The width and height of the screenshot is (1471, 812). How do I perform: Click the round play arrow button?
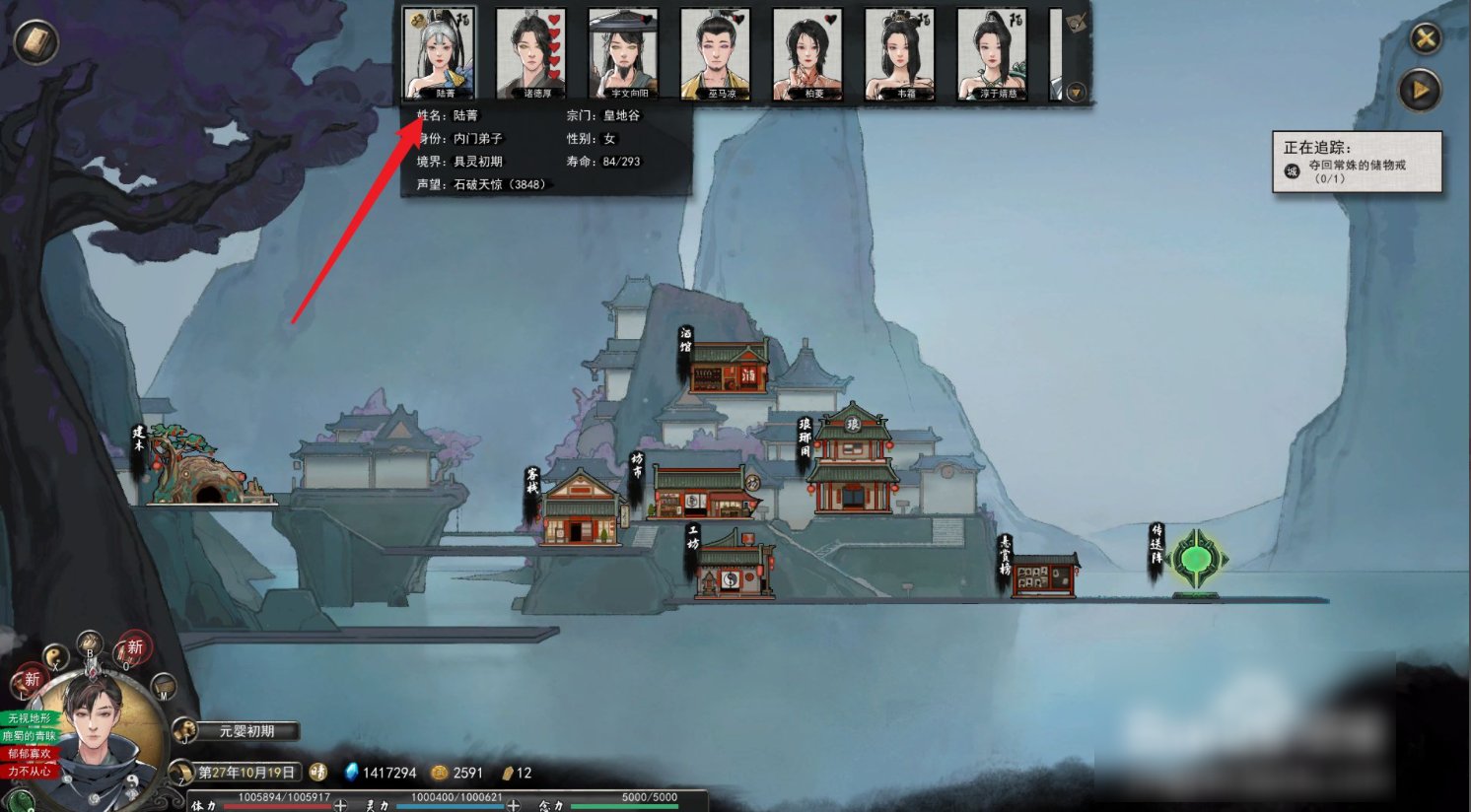click(x=1420, y=91)
